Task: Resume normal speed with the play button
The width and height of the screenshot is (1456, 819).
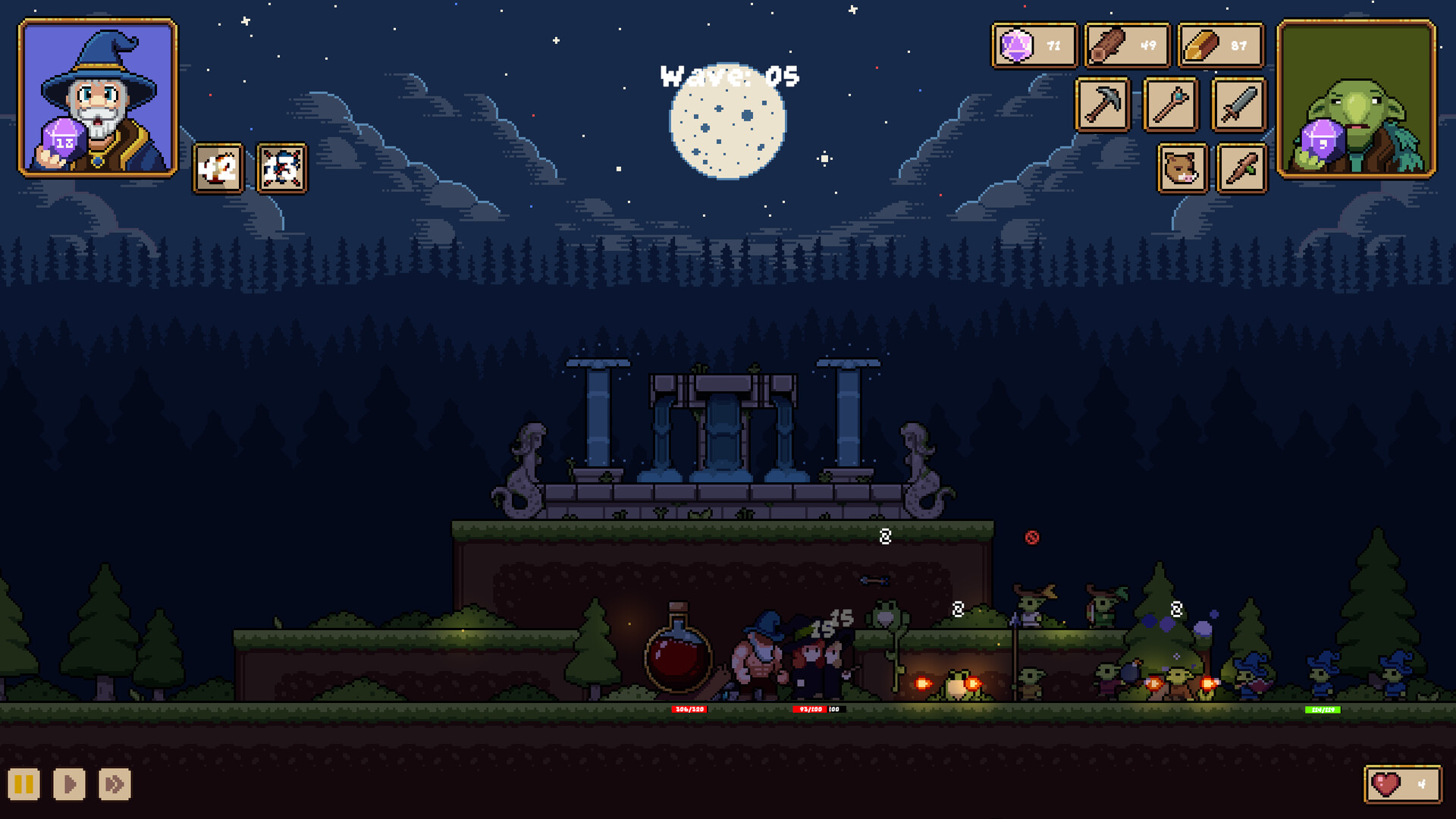Action: 67,785
